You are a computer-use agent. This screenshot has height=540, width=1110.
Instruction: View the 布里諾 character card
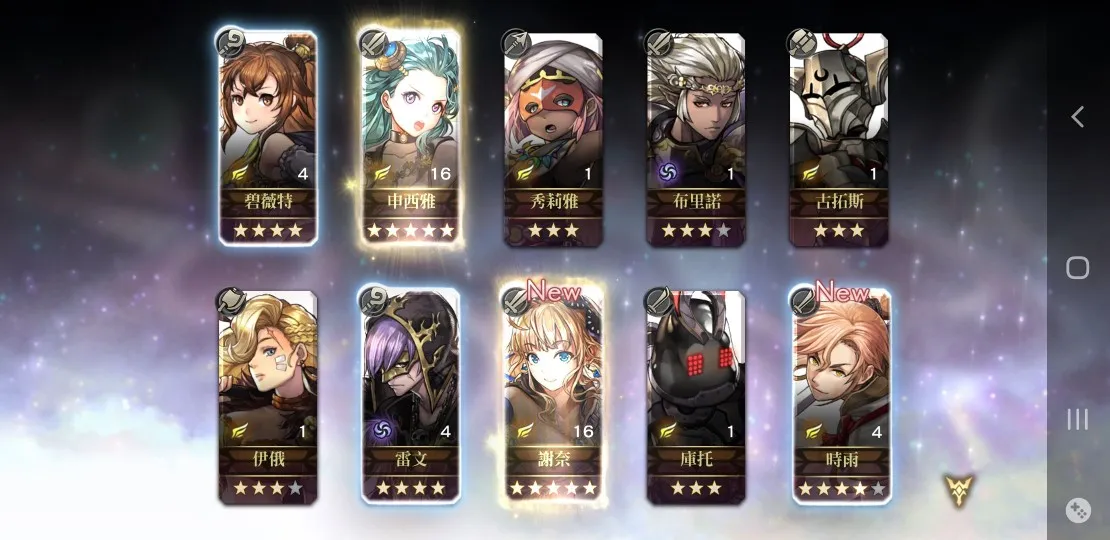695,137
